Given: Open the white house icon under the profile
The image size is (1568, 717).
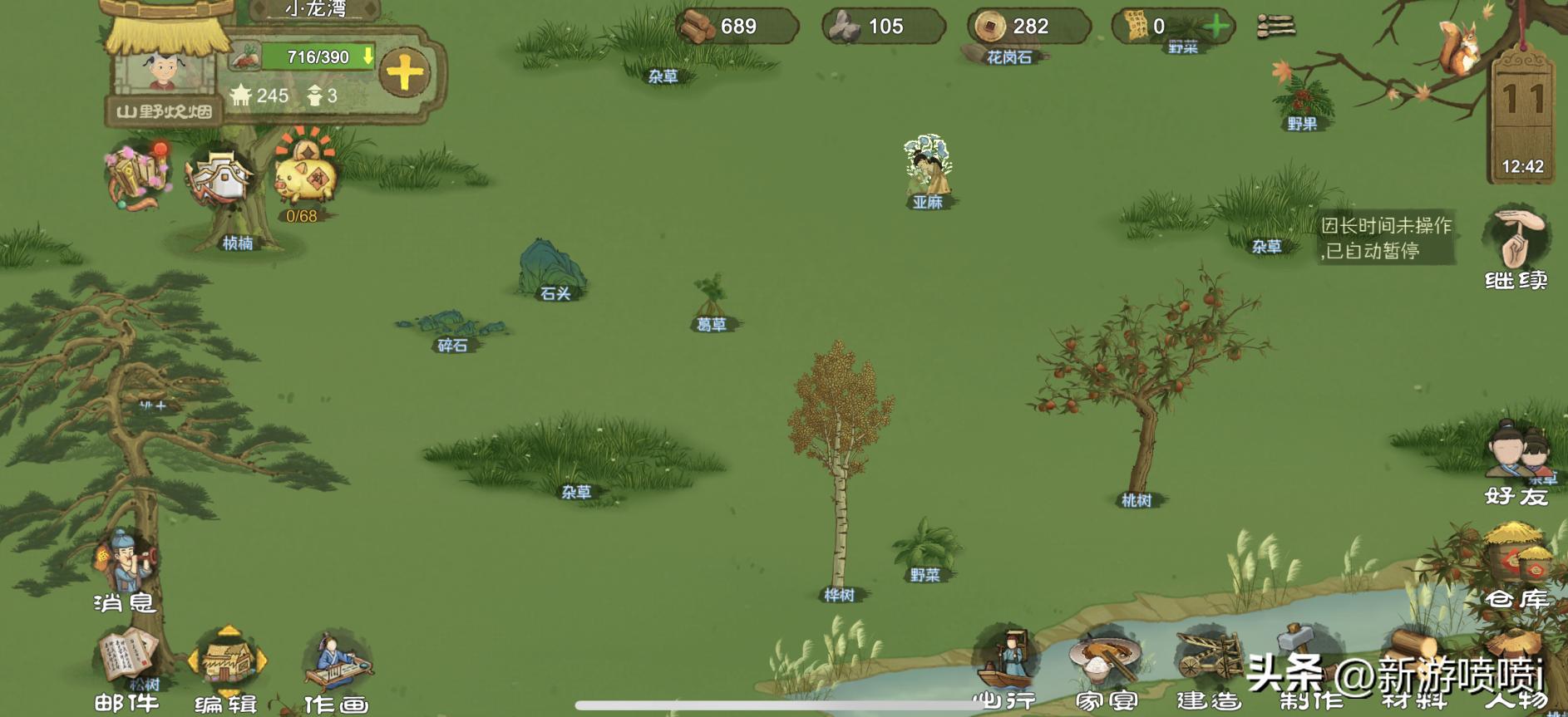Looking at the screenshot, I should point(219,176).
